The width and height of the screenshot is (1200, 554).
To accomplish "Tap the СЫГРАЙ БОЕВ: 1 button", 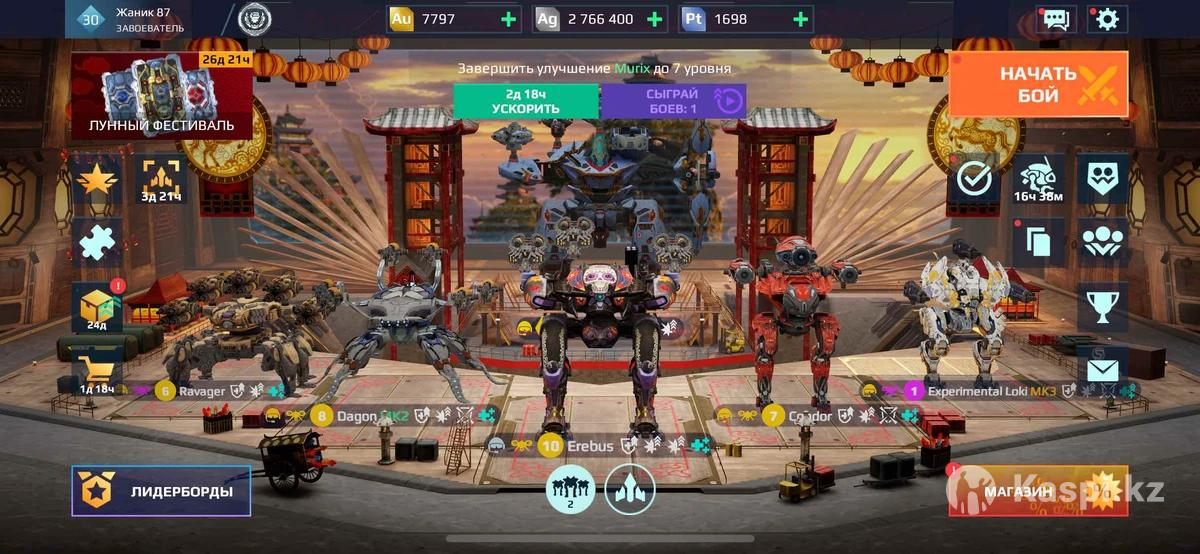I will 673,101.
